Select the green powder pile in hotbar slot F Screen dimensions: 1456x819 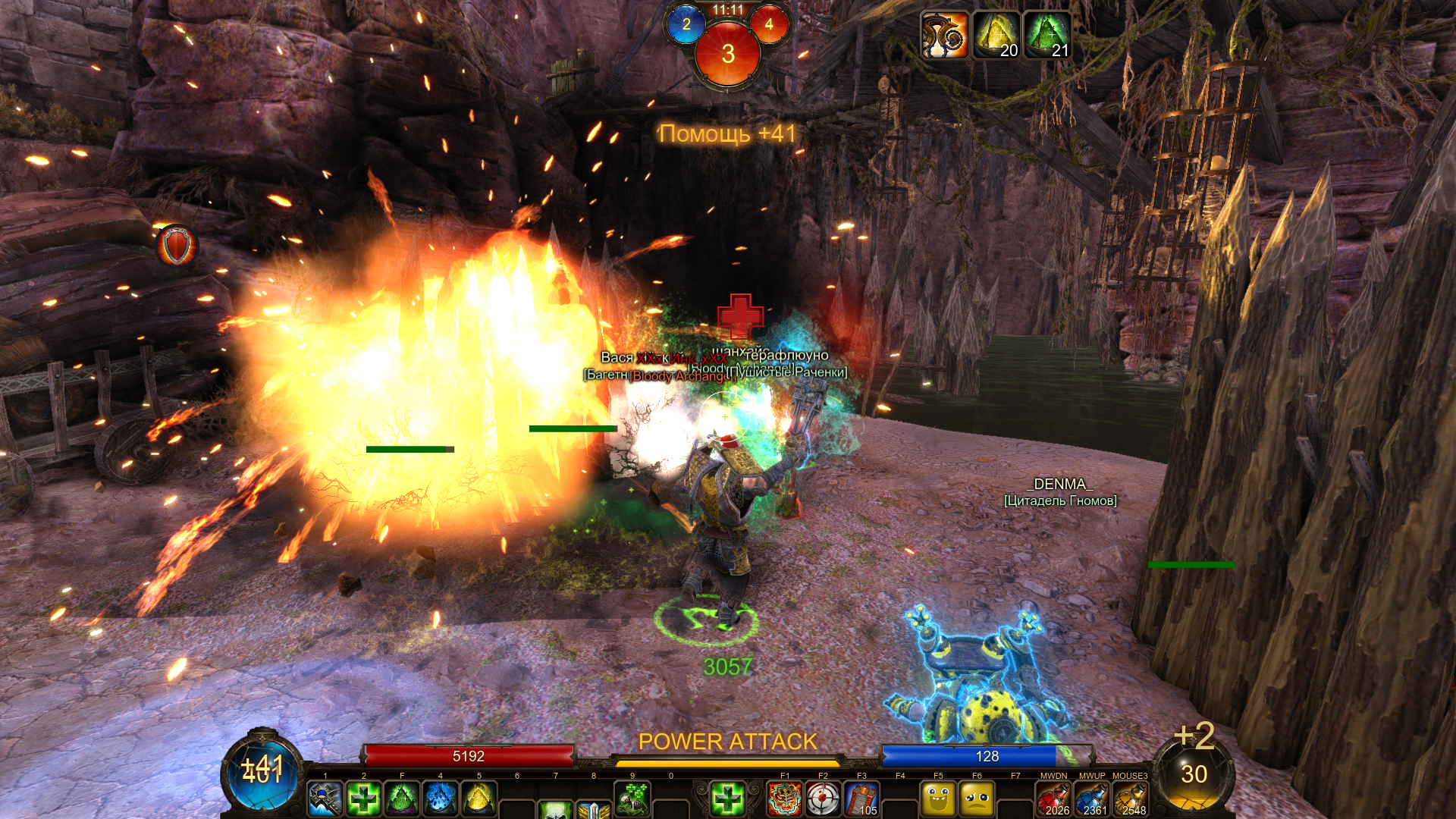point(402,799)
